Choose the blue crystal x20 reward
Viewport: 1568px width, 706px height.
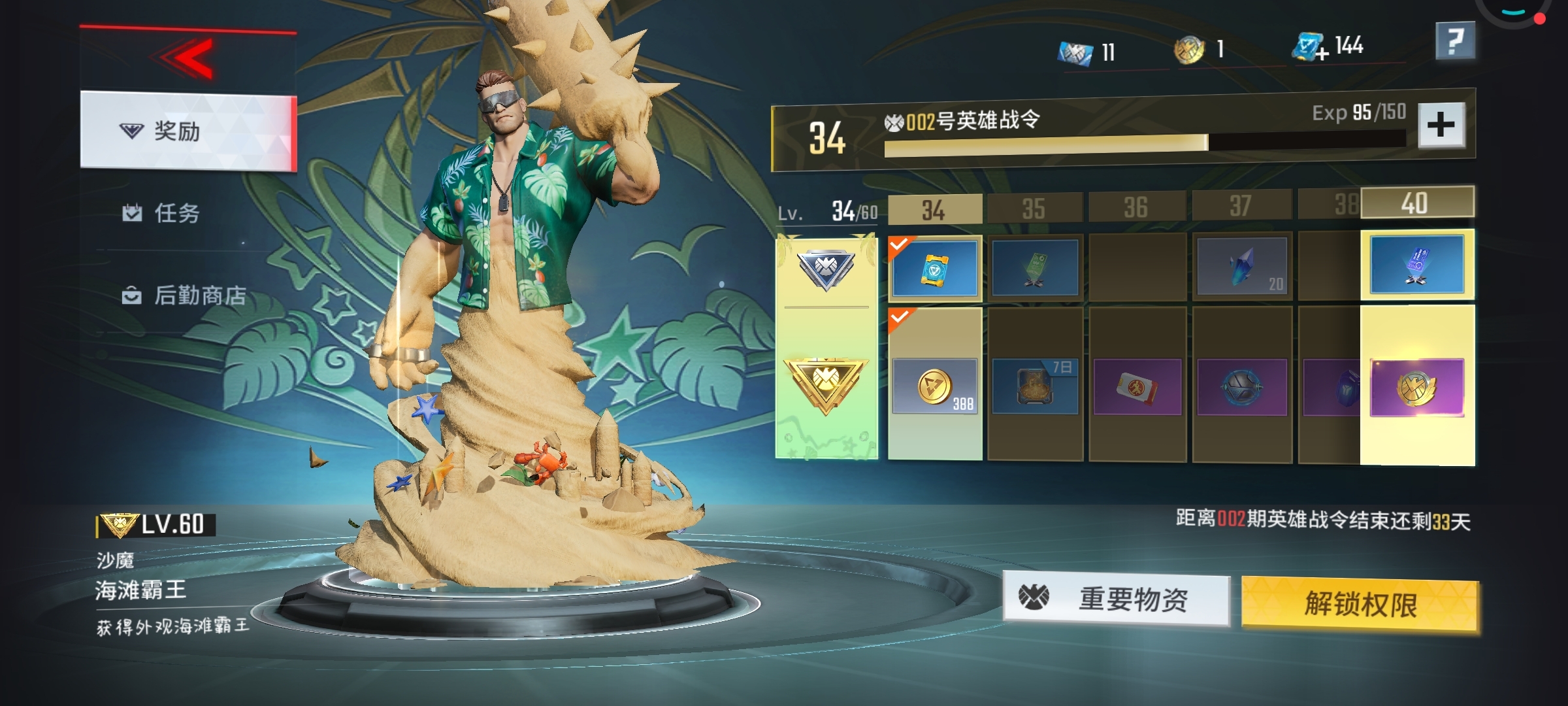click(1241, 267)
